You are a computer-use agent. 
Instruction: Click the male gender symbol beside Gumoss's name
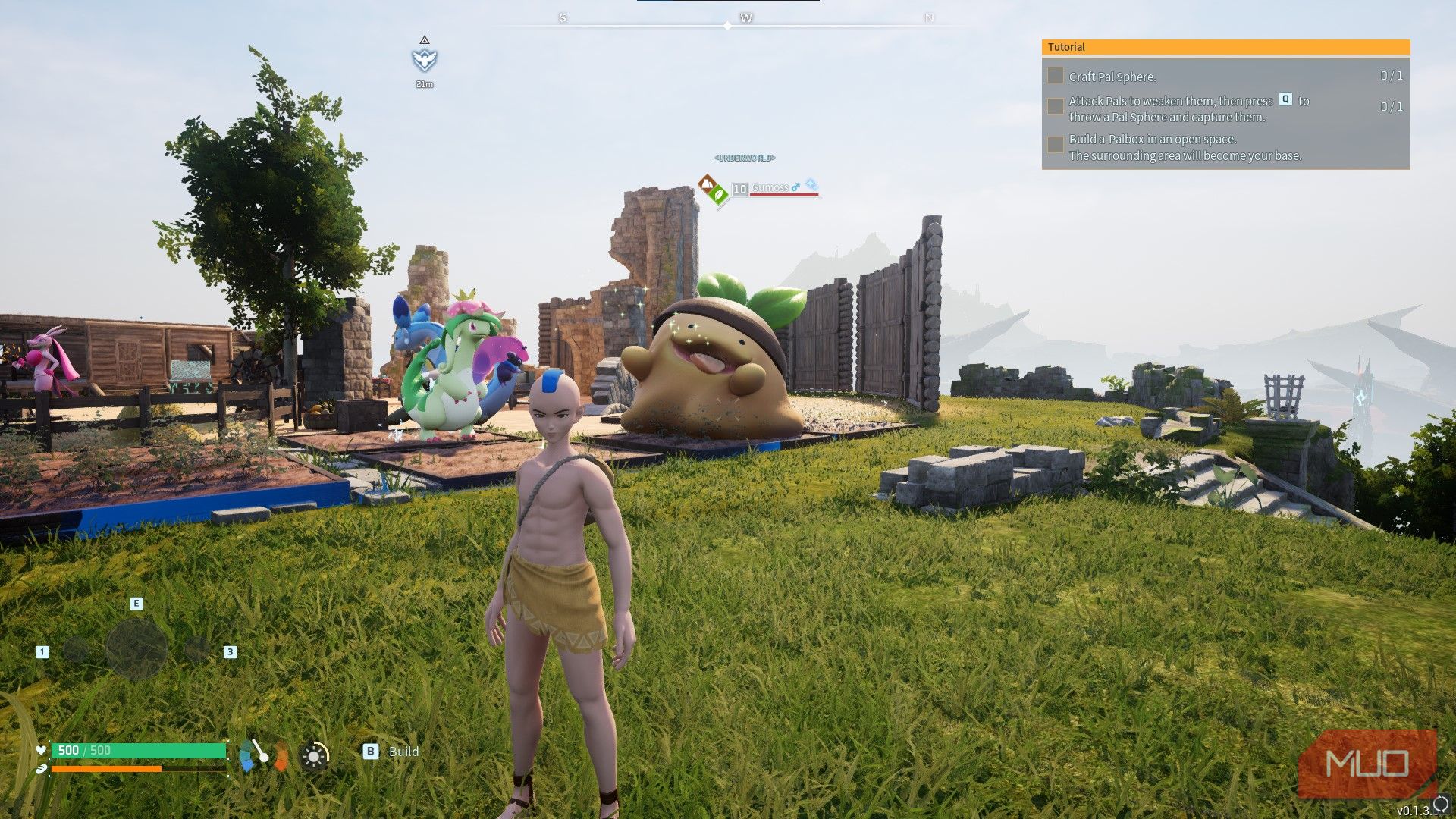796,187
